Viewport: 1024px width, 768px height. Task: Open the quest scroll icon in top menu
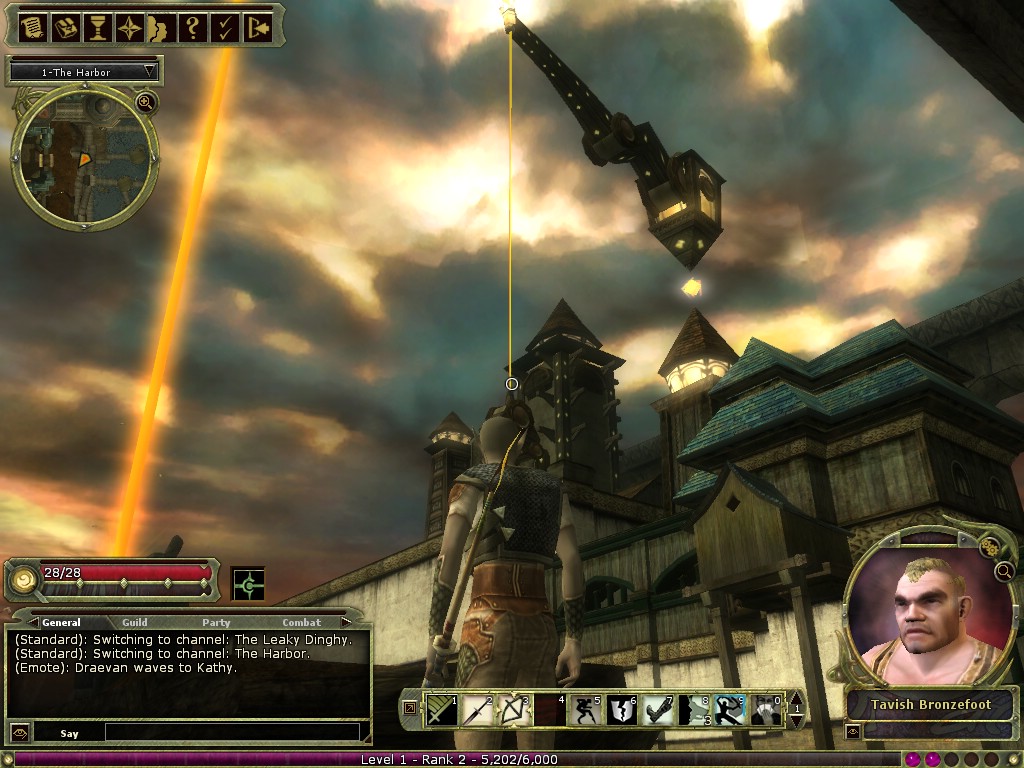31,27
